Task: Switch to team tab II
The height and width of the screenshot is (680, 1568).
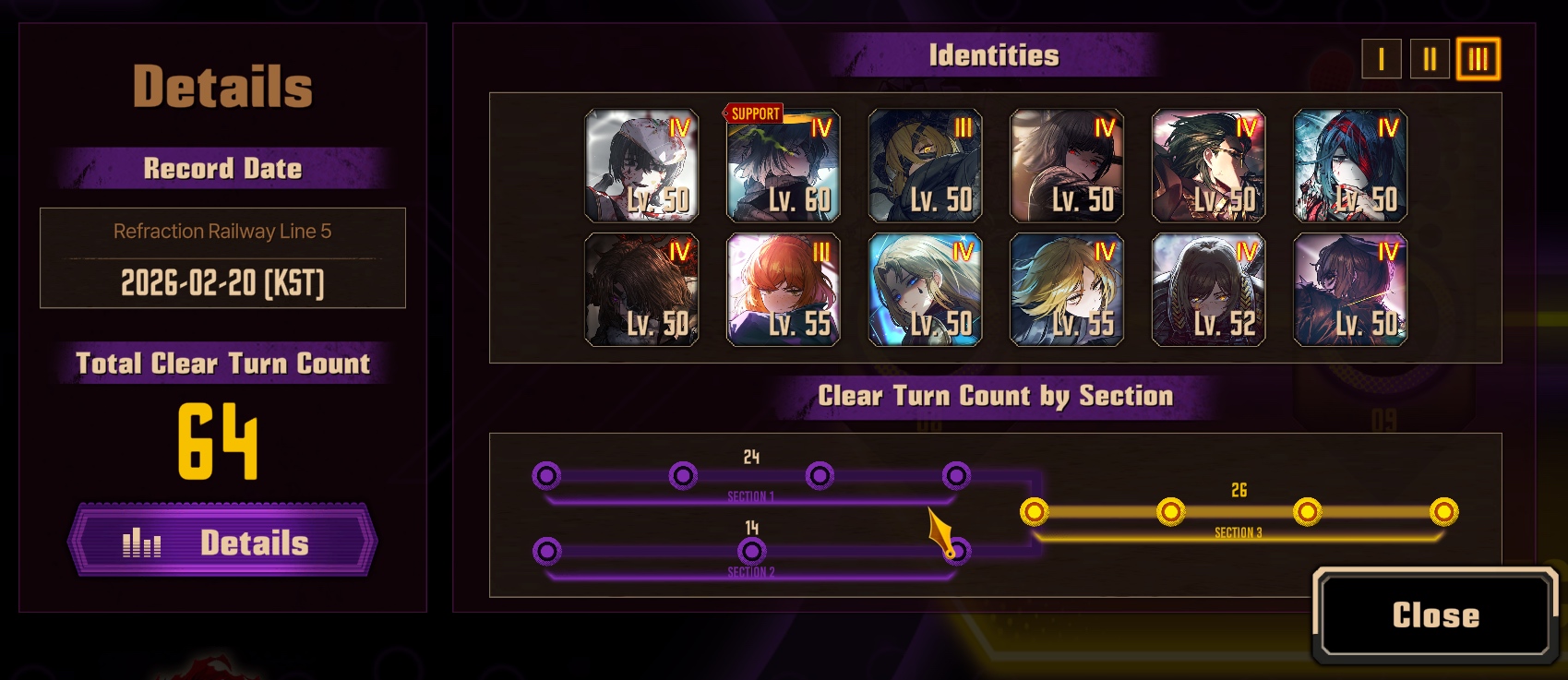Action: pos(1430,59)
